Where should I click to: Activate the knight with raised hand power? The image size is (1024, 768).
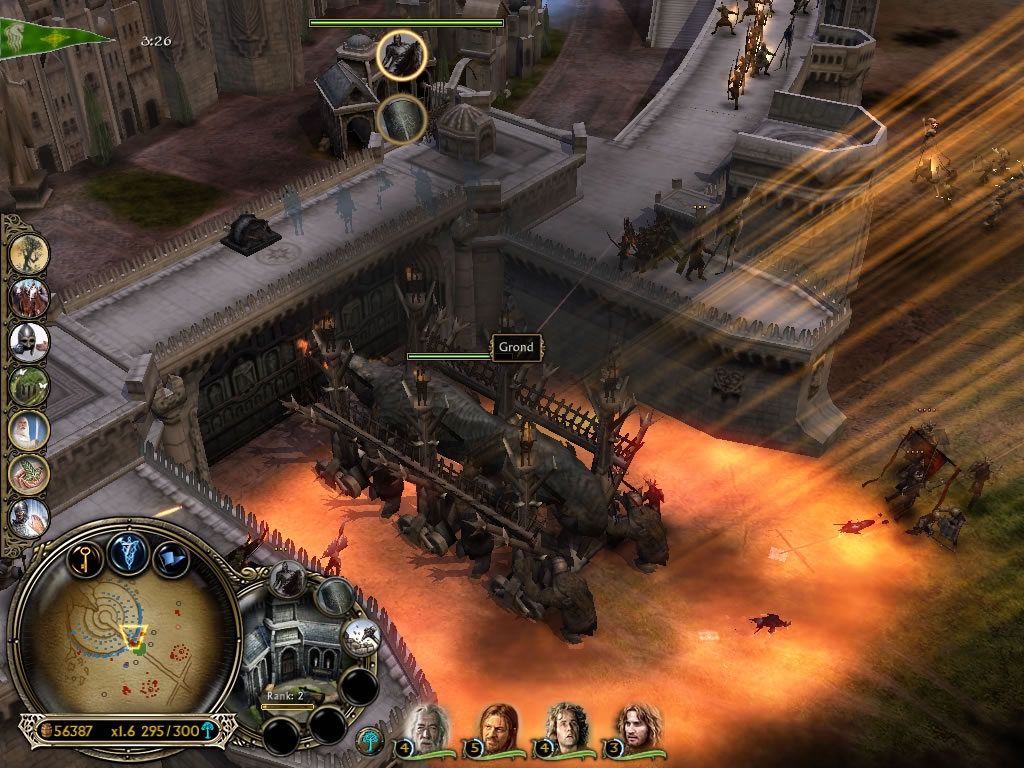tap(30, 516)
